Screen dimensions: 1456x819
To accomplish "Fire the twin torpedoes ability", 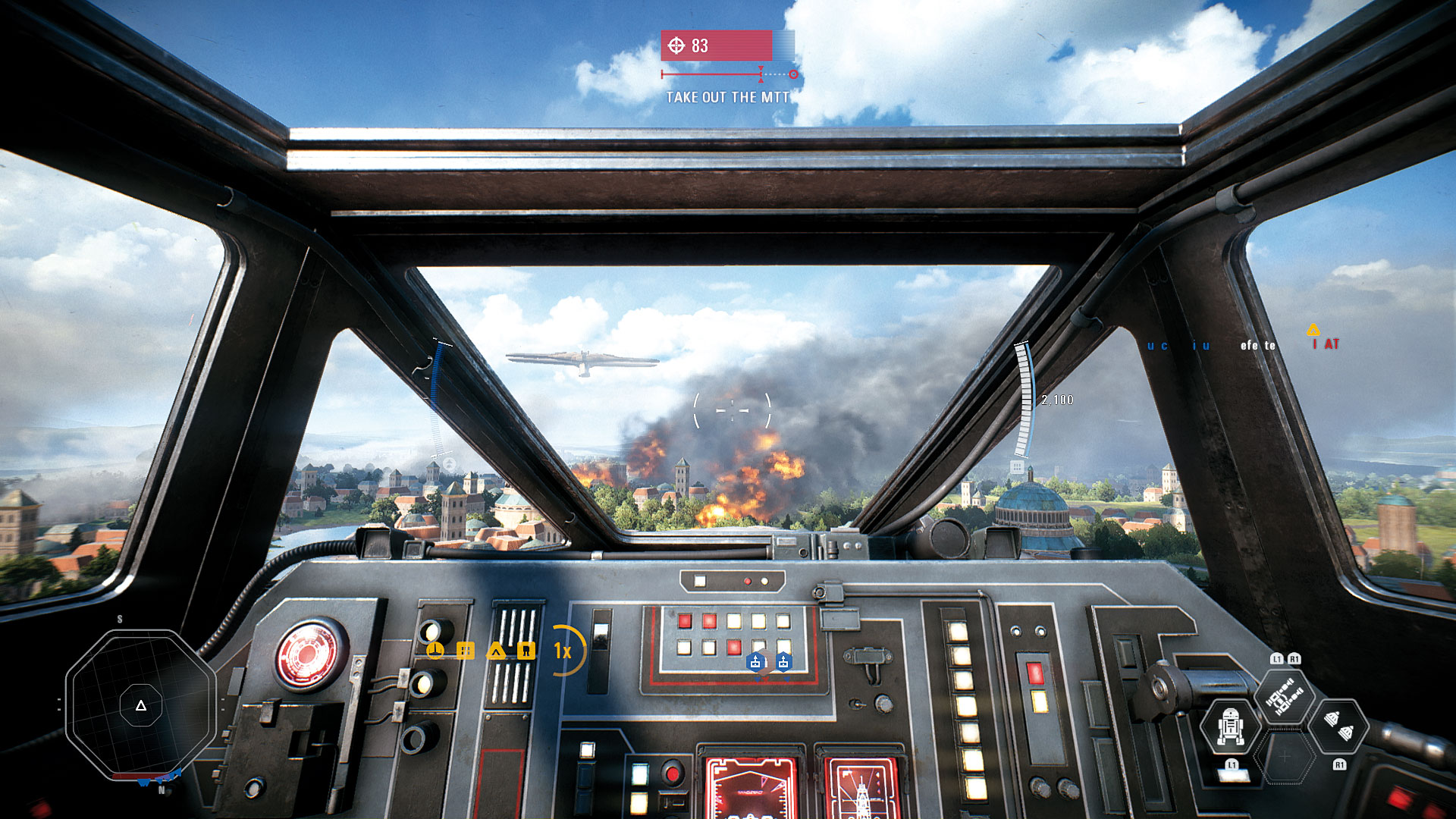I will [x=1338, y=726].
